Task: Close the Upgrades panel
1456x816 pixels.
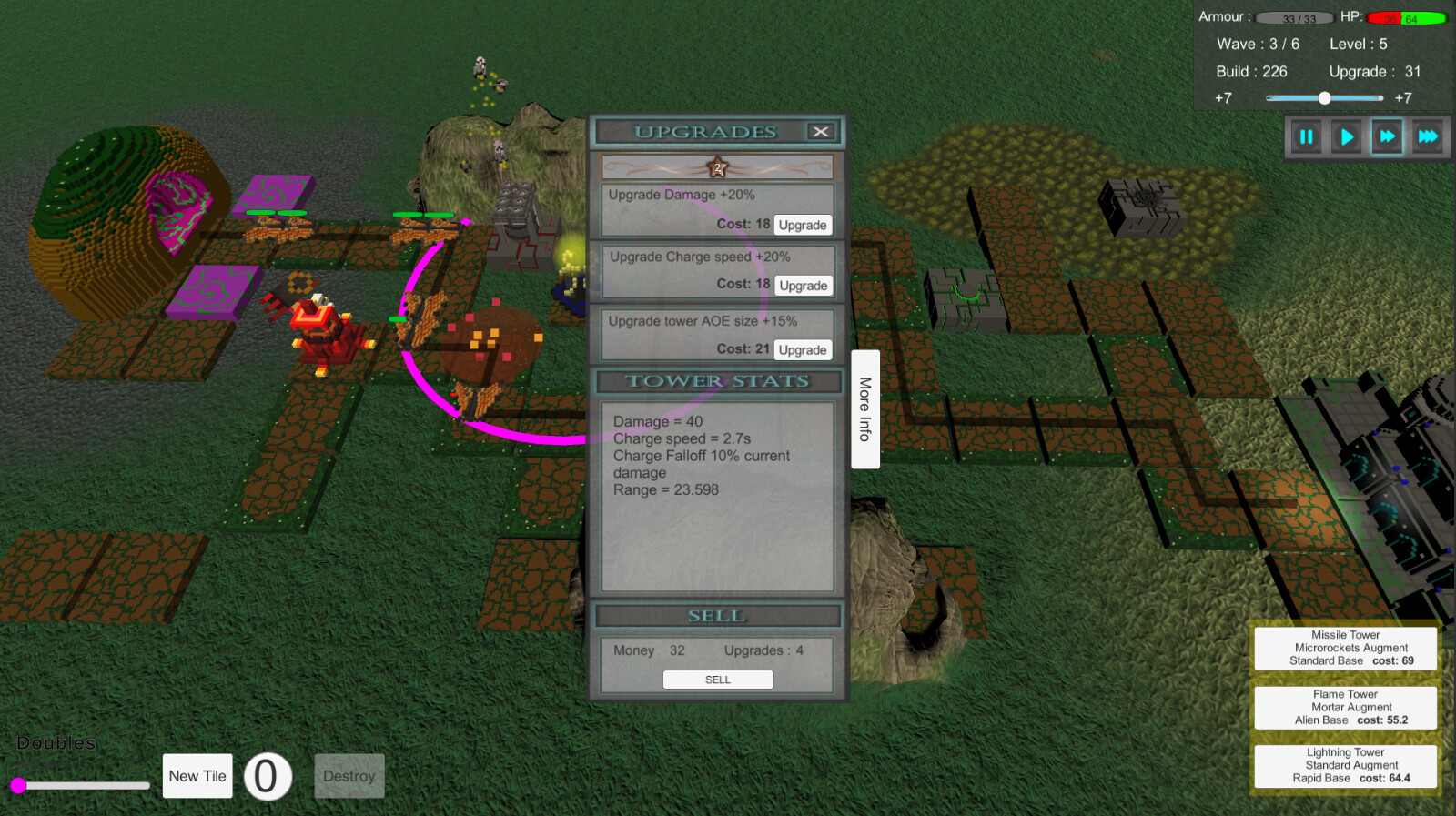Action: [x=821, y=131]
